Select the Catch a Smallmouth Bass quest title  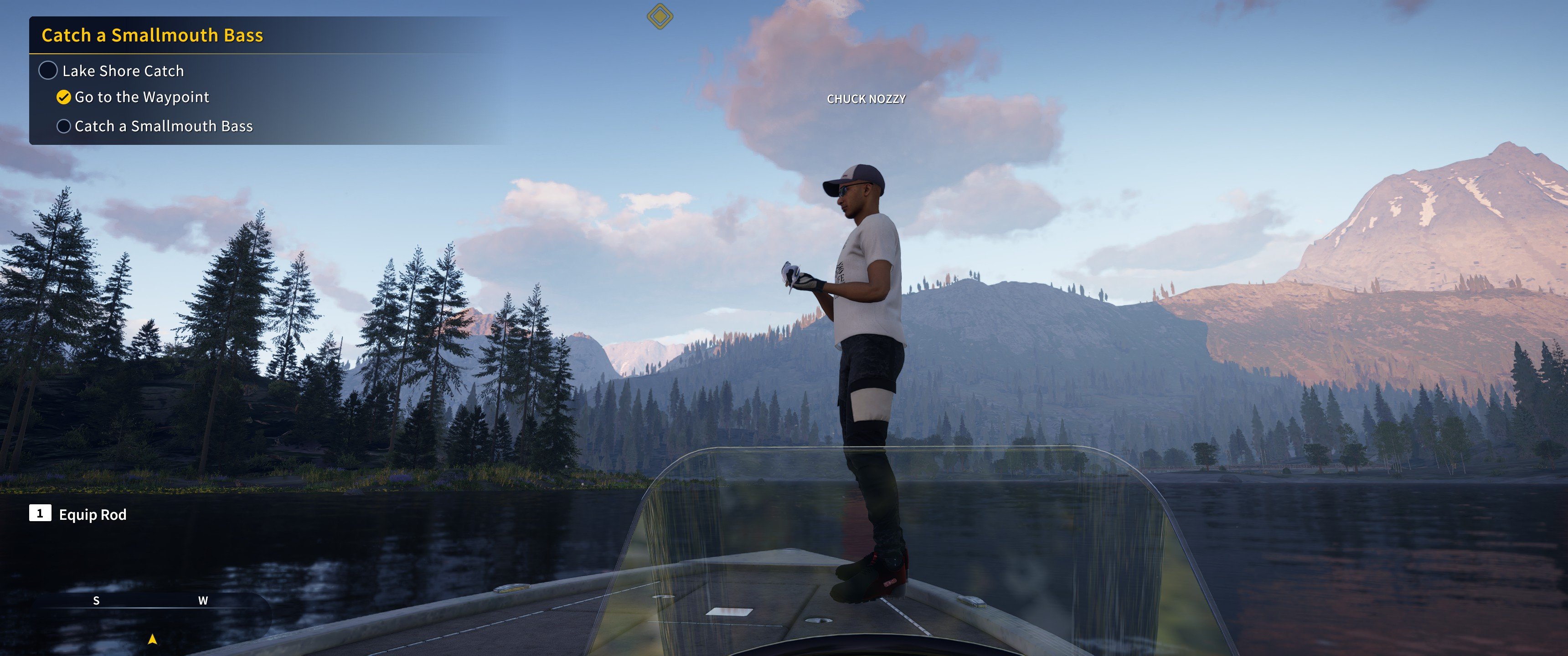(152, 35)
